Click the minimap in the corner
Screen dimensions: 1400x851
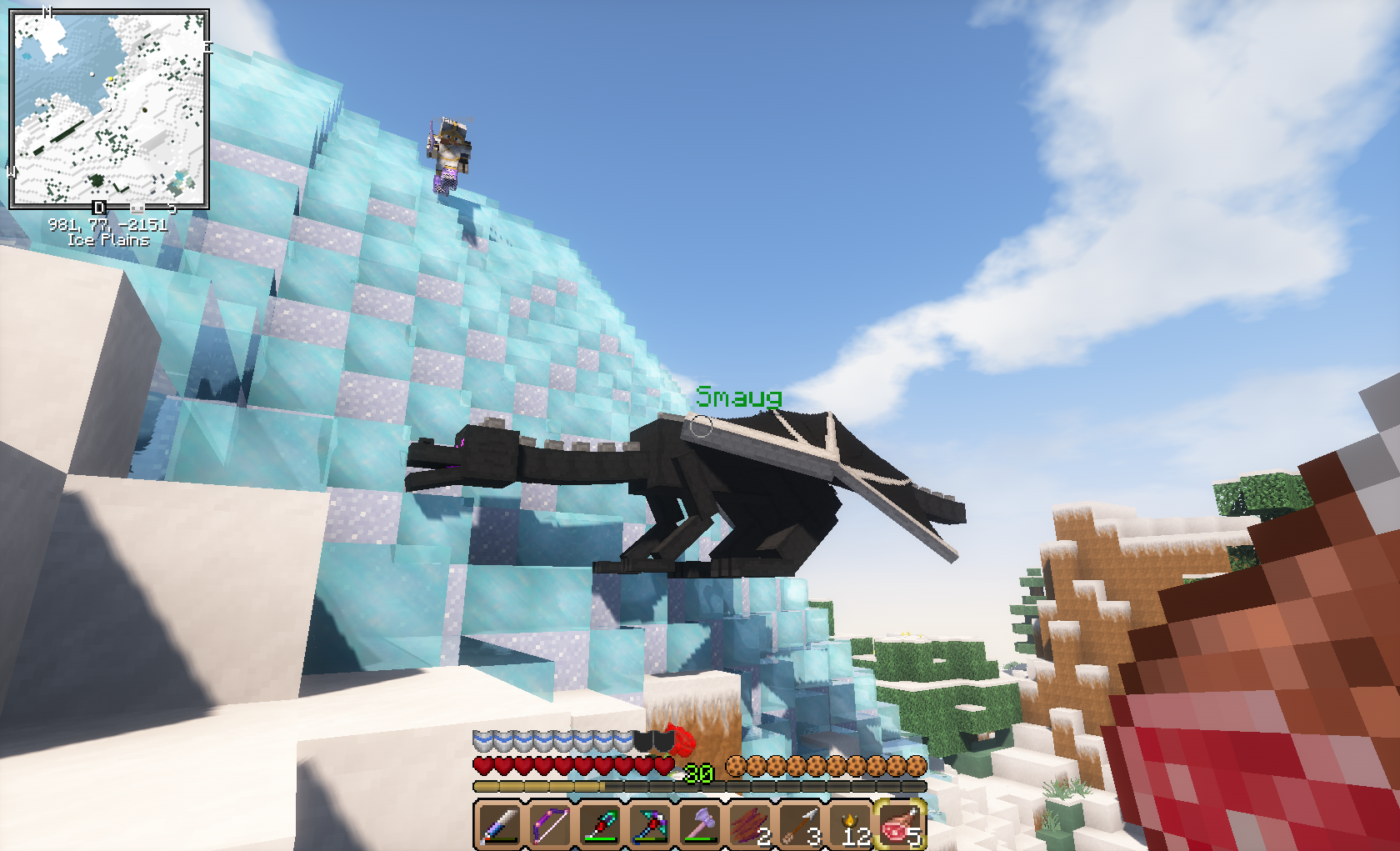108,108
